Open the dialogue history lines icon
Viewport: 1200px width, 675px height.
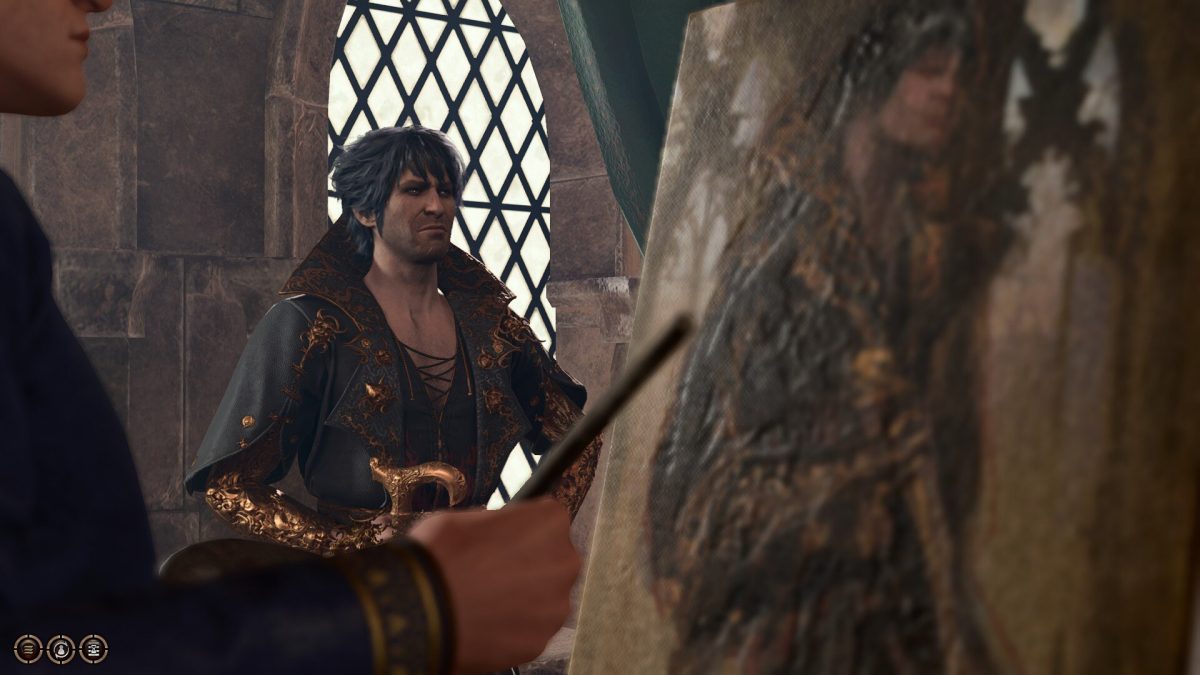tap(28, 649)
